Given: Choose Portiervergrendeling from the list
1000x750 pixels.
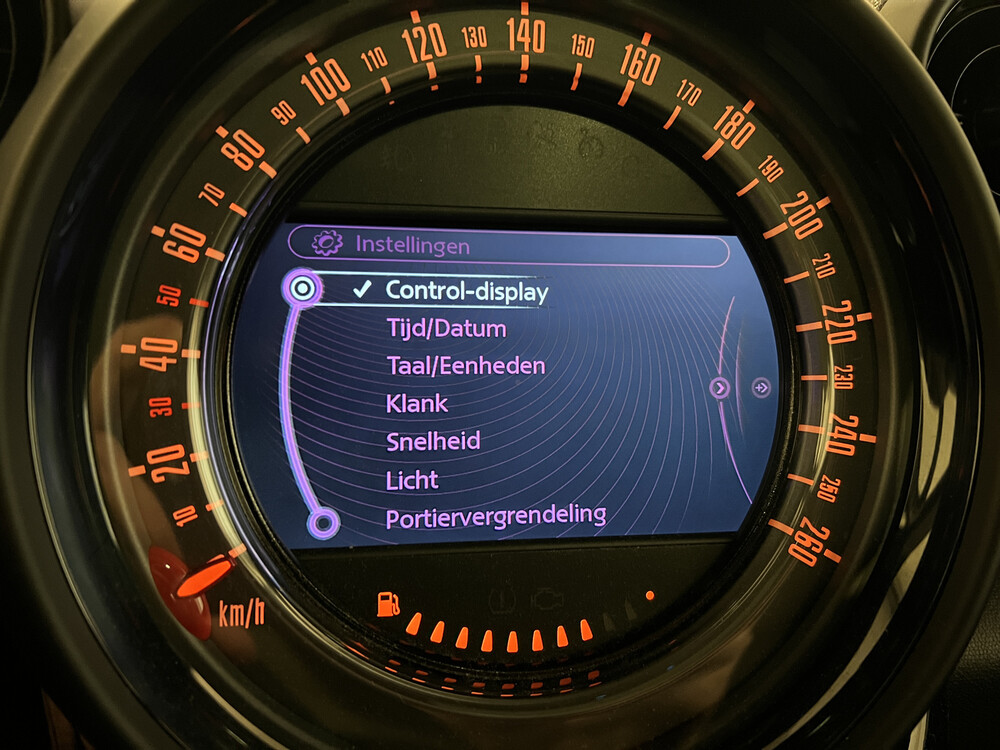Looking at the screenshot, I should click(x=496, y=517).
